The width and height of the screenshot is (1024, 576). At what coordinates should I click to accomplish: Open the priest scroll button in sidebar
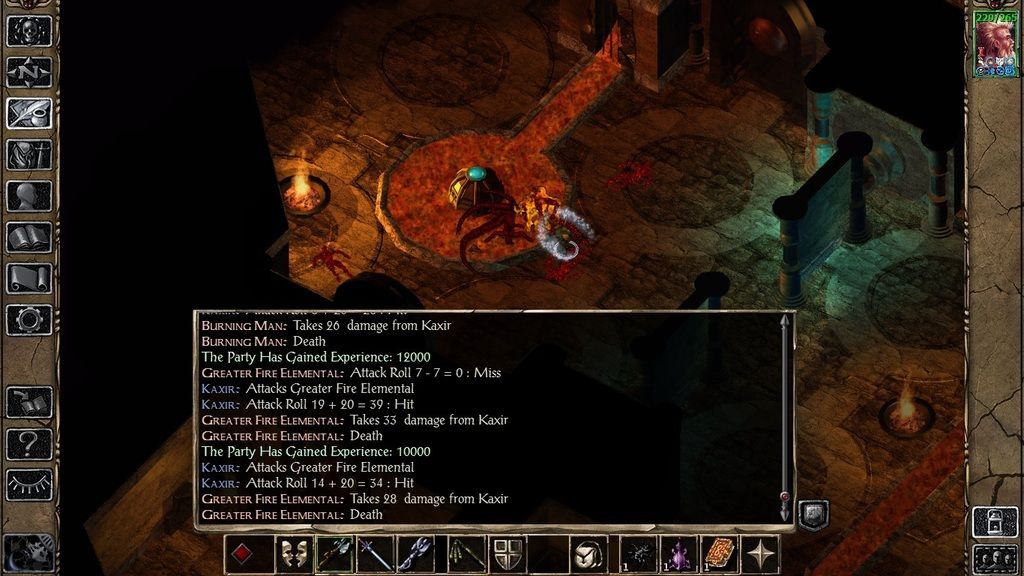tap(29, 278)
